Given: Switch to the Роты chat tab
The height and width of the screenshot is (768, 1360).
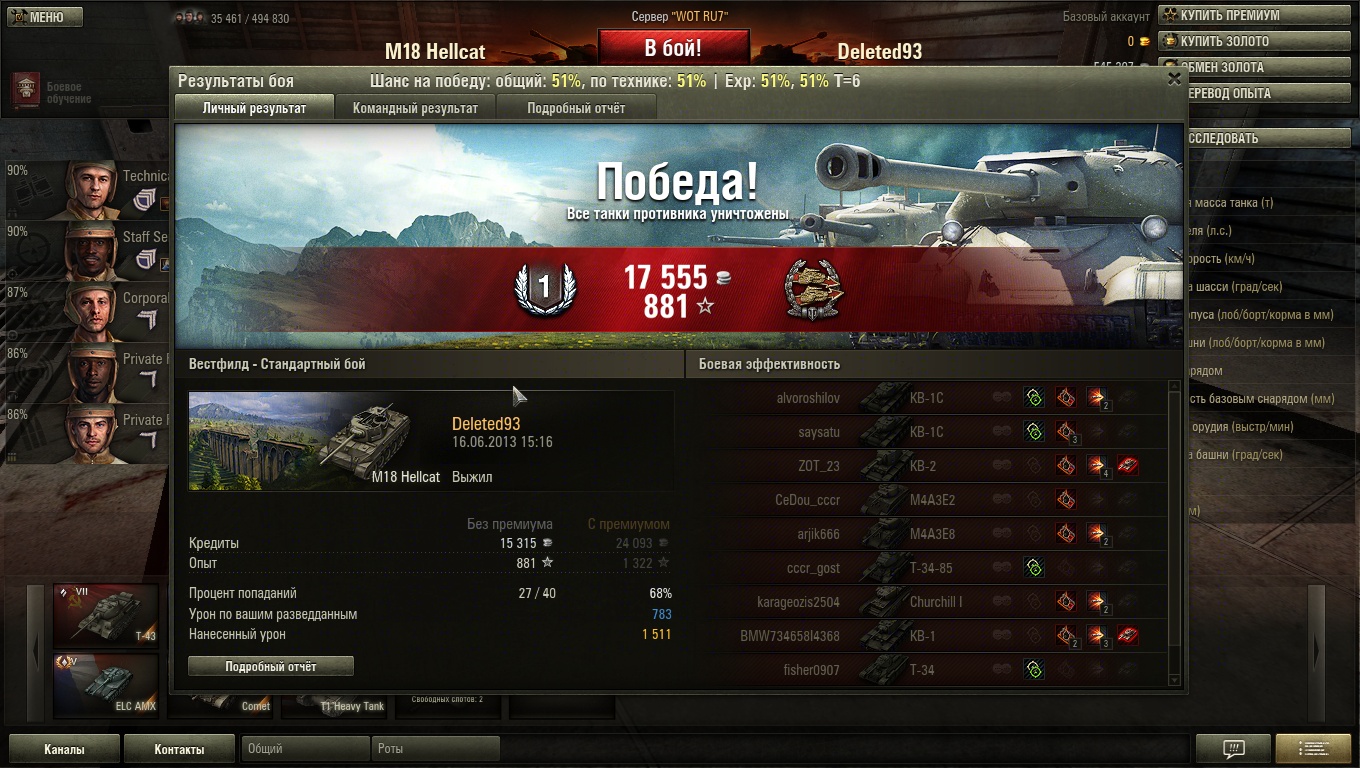Looking at the screenshot, I should click(435, 749).
